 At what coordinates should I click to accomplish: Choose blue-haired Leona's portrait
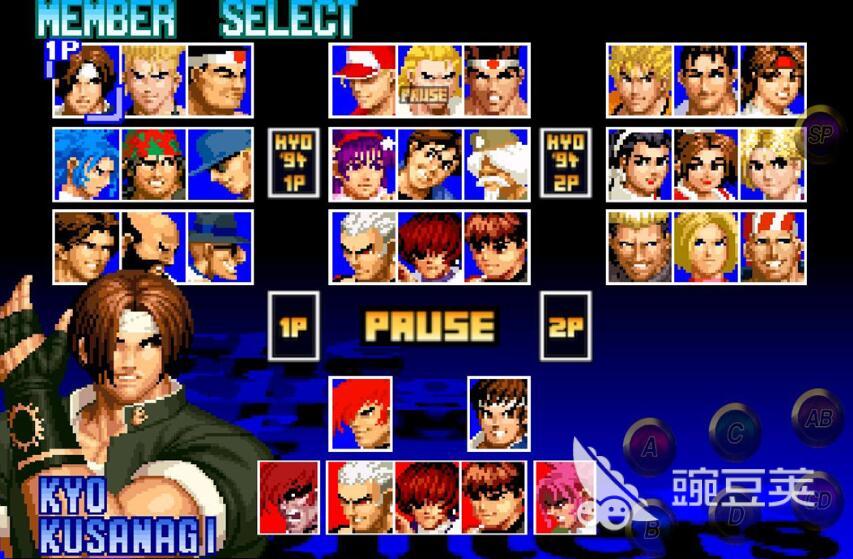(x=87, y=163)
